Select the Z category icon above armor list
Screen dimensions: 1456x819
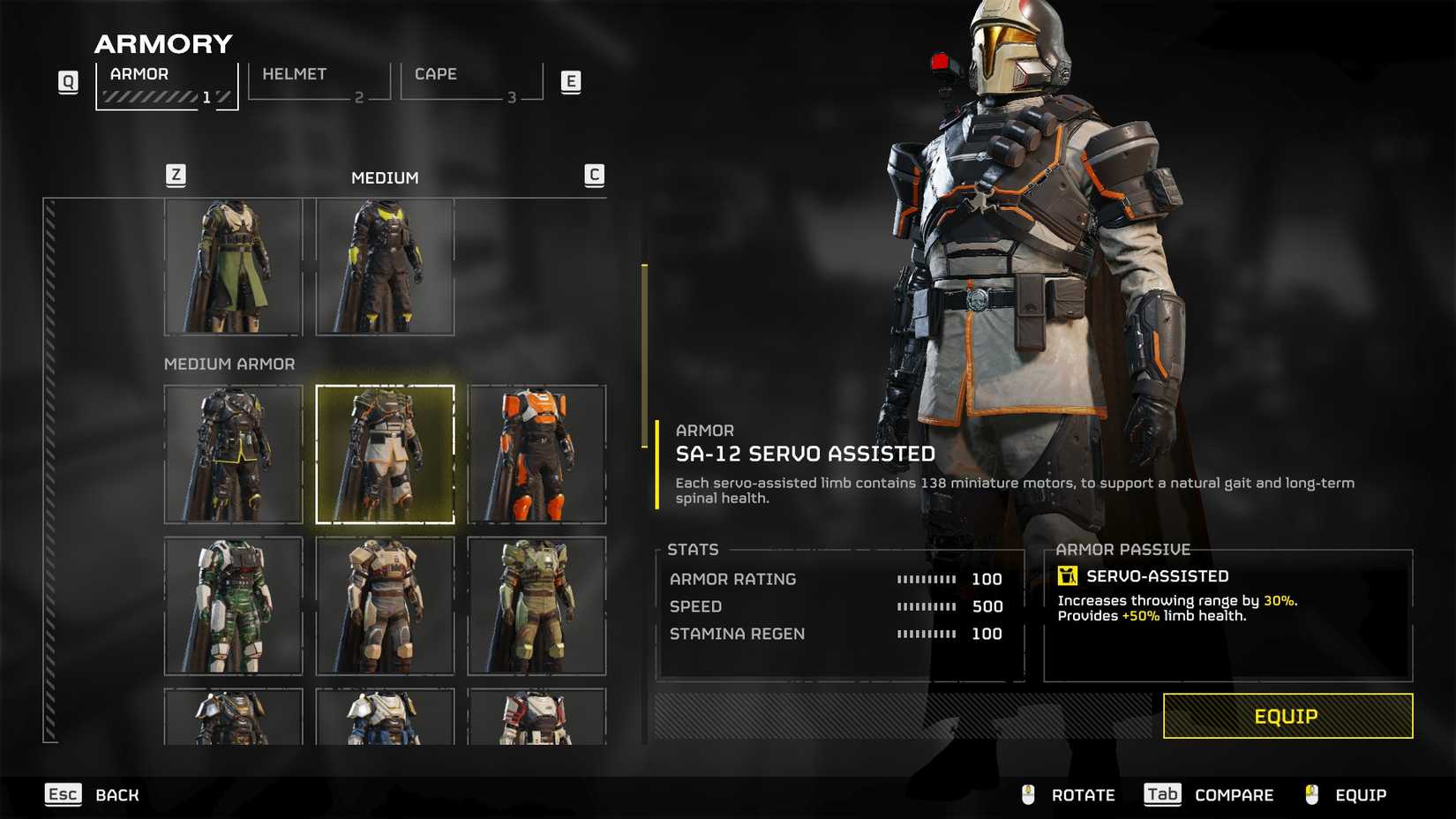(176, 175)
